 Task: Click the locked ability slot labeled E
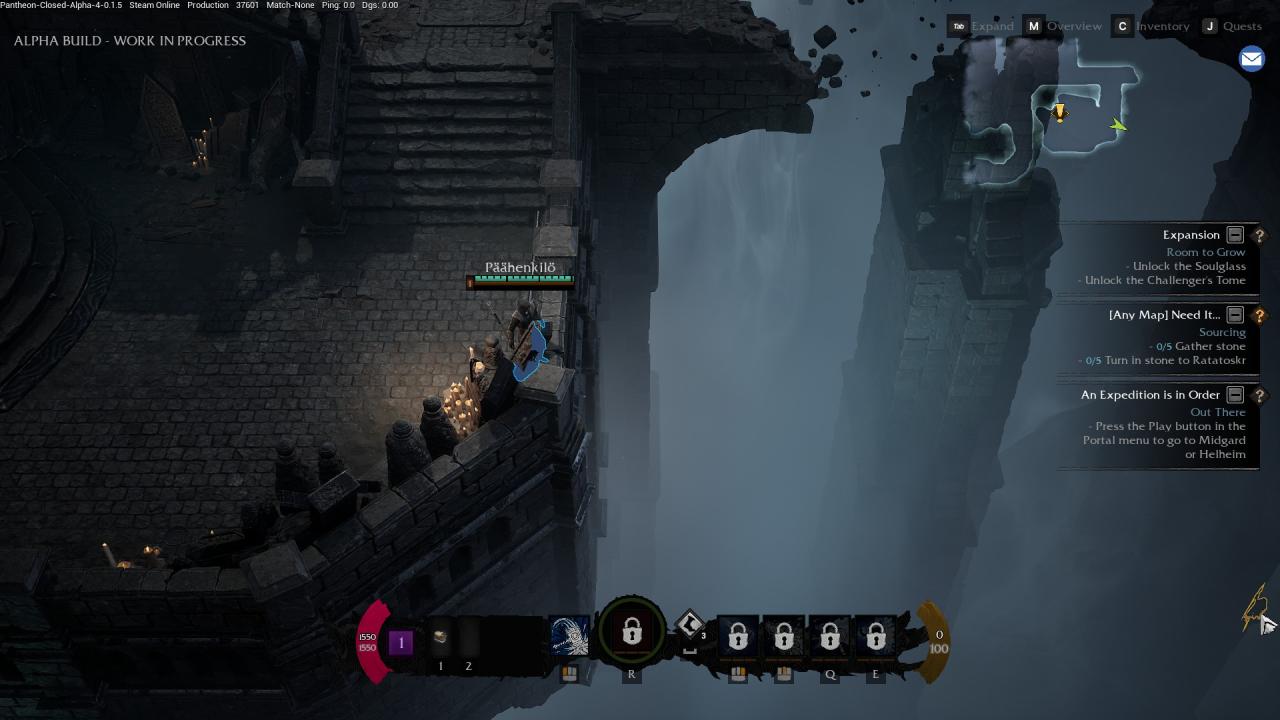coord(876,637)
